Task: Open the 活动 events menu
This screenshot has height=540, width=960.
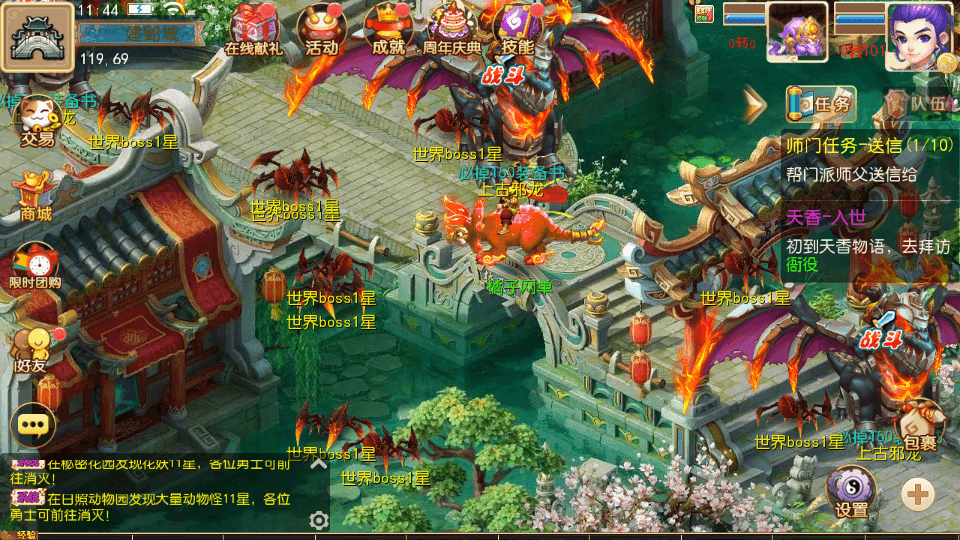Action: [x=322, y=27]
